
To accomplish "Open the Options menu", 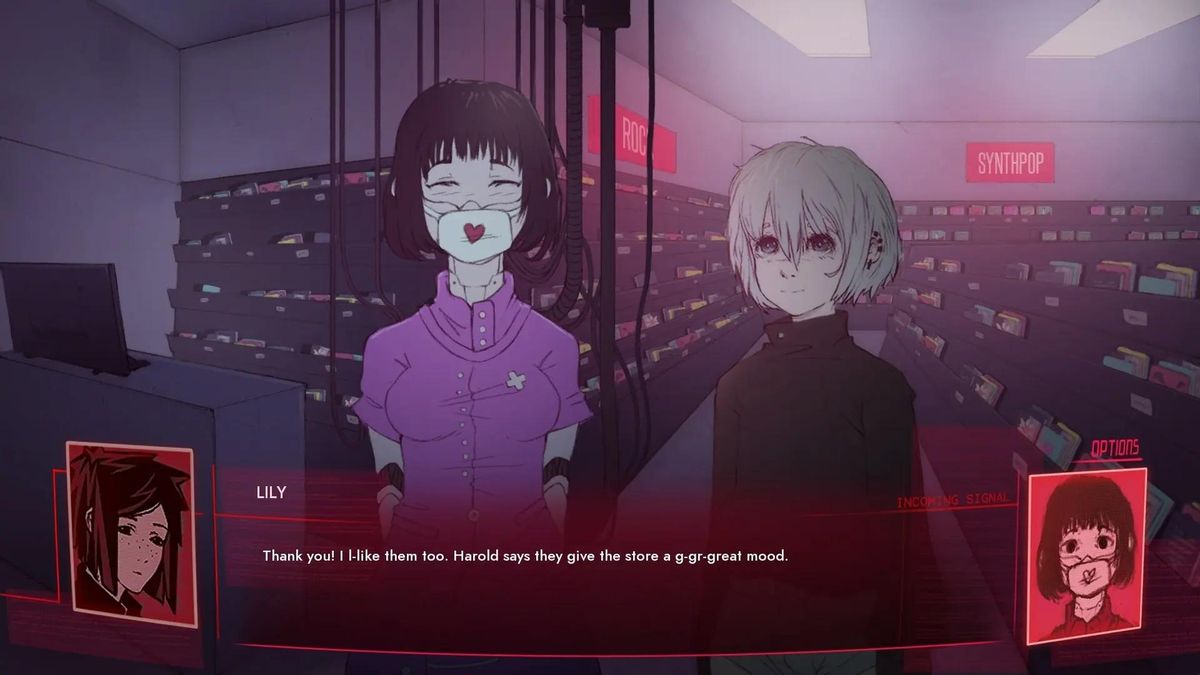I will click(1114, 447).
